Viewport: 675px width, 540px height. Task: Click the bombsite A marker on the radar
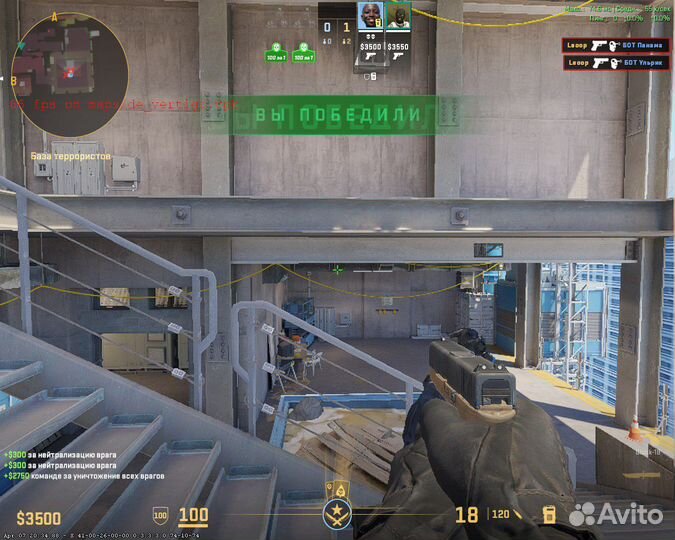53,18
